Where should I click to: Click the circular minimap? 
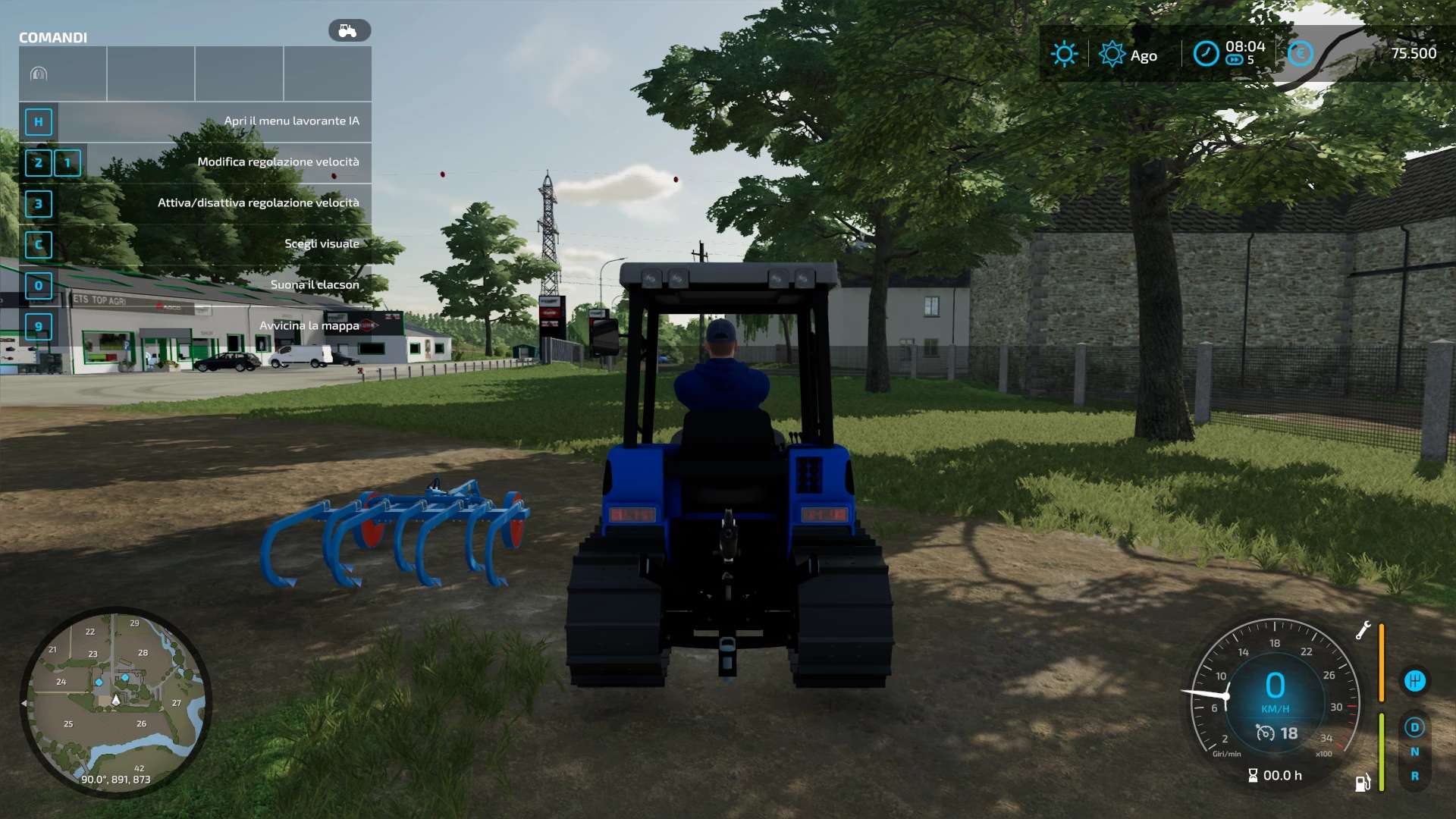click(x=115, y=701)
